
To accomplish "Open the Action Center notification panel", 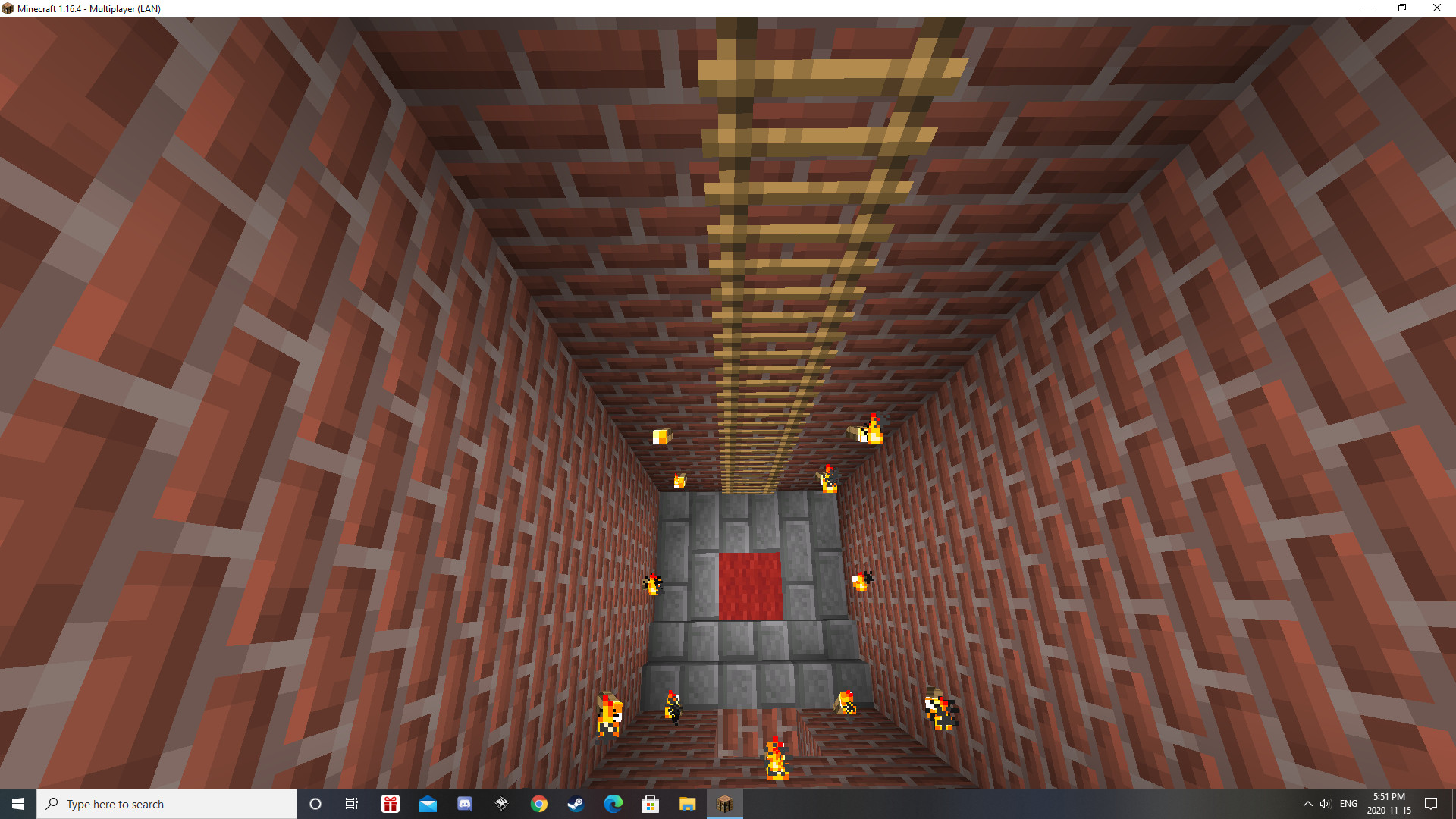I will click(x=1432, y=803).
